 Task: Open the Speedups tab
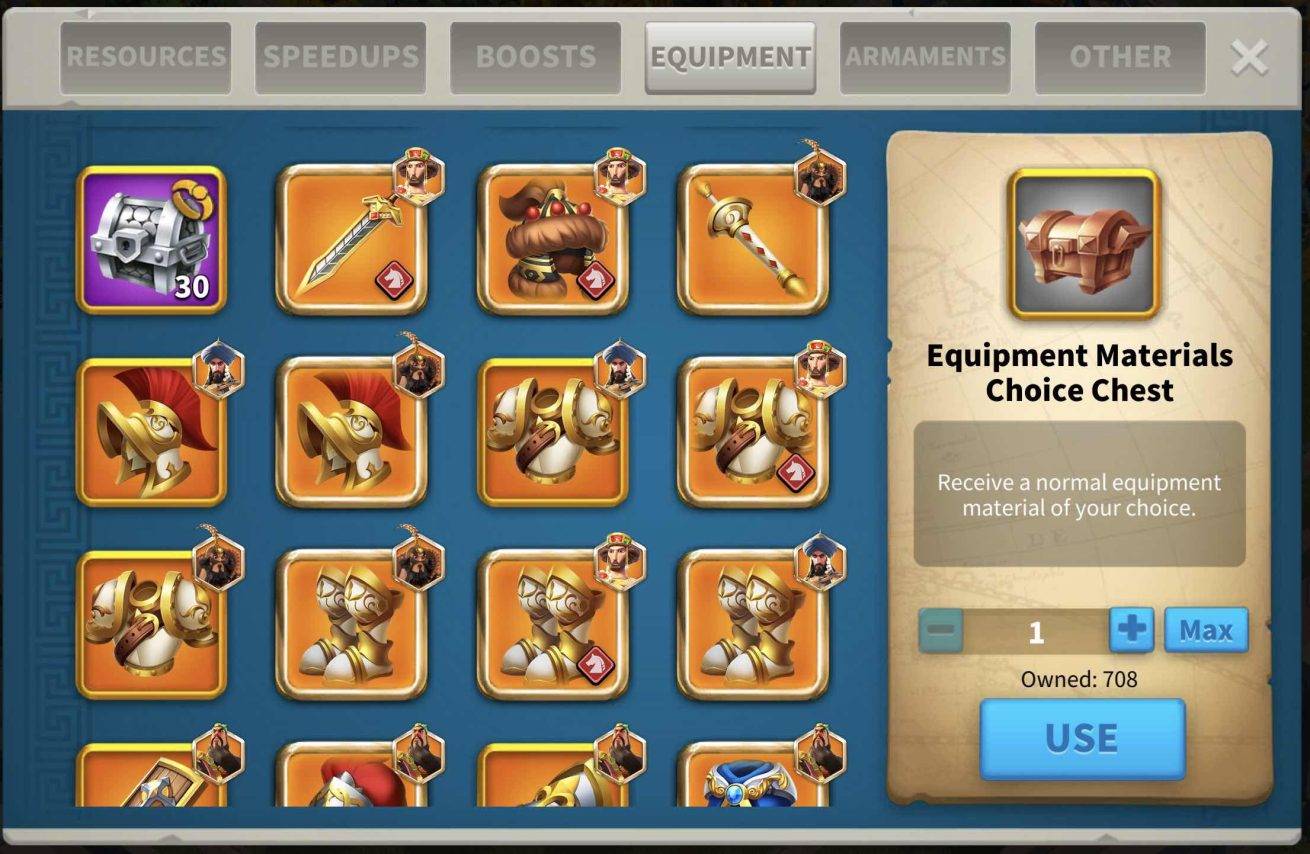[341, 57]
